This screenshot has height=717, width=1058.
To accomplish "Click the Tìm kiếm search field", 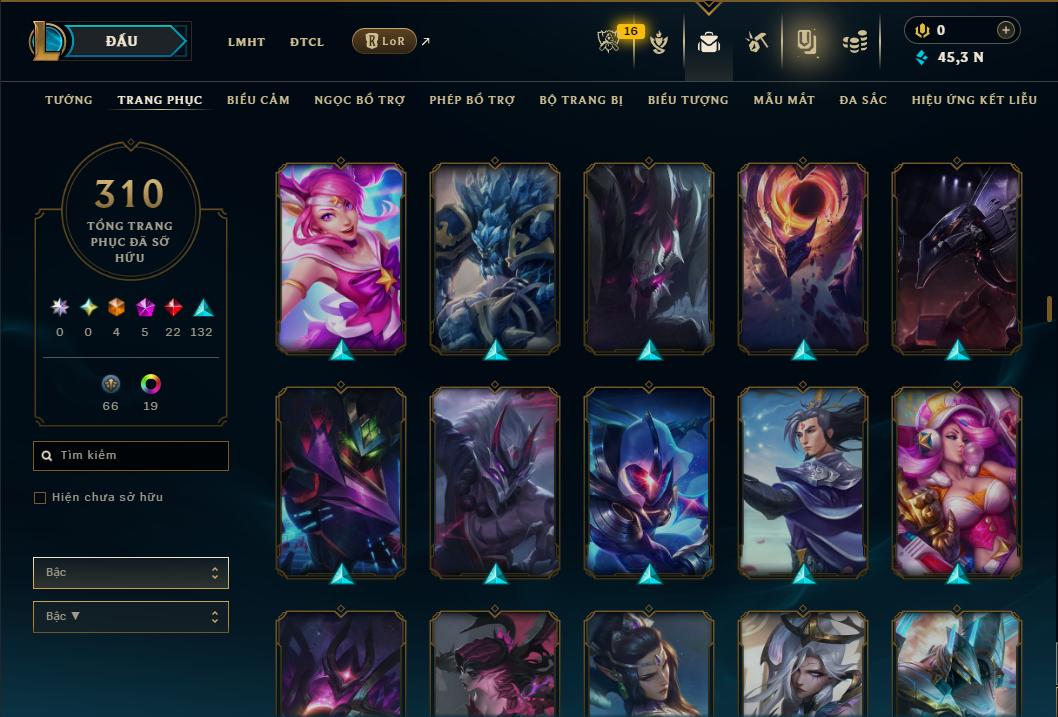I will [131, 456].
